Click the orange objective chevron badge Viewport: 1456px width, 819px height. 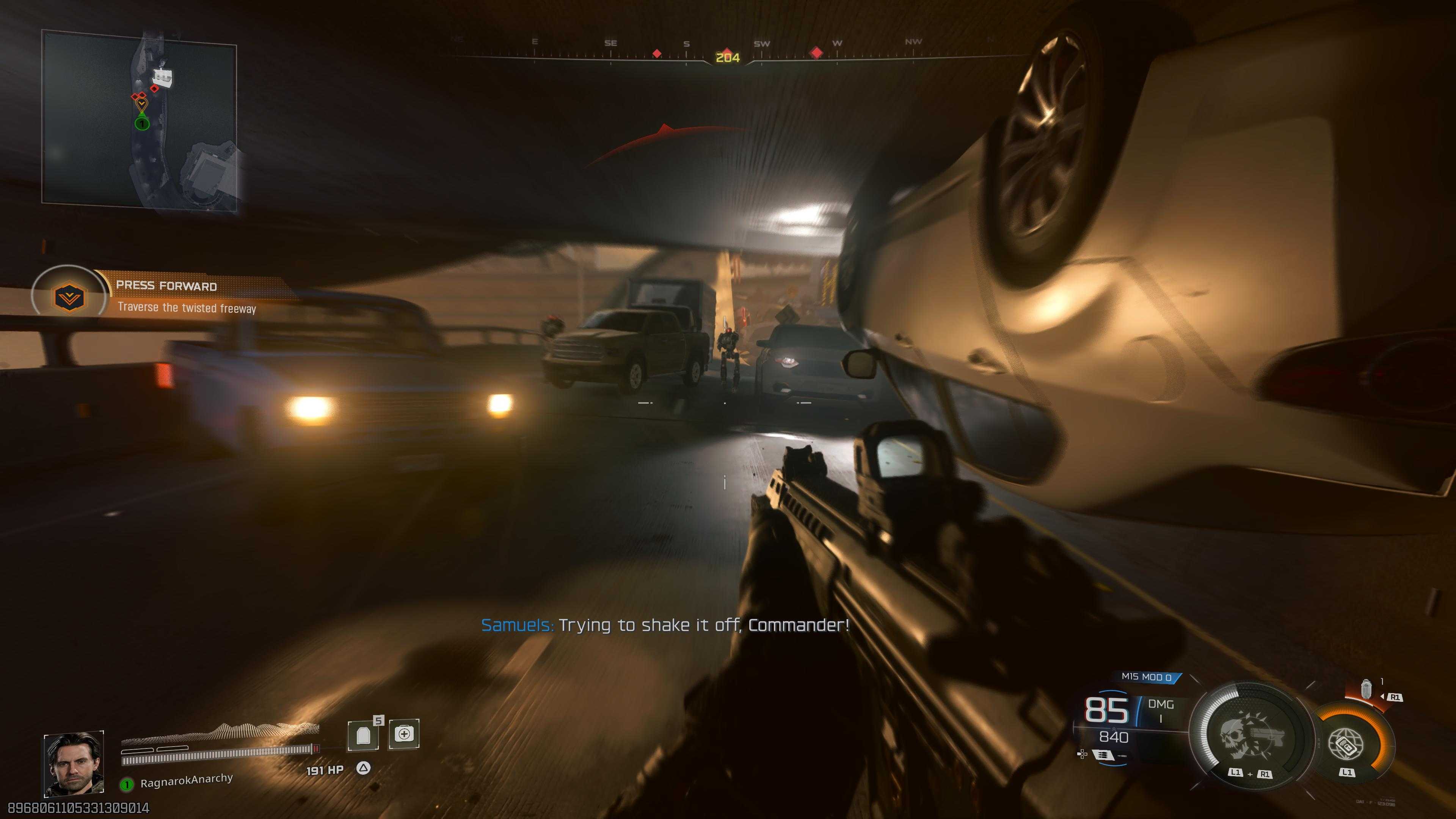[x=69, y=297]
